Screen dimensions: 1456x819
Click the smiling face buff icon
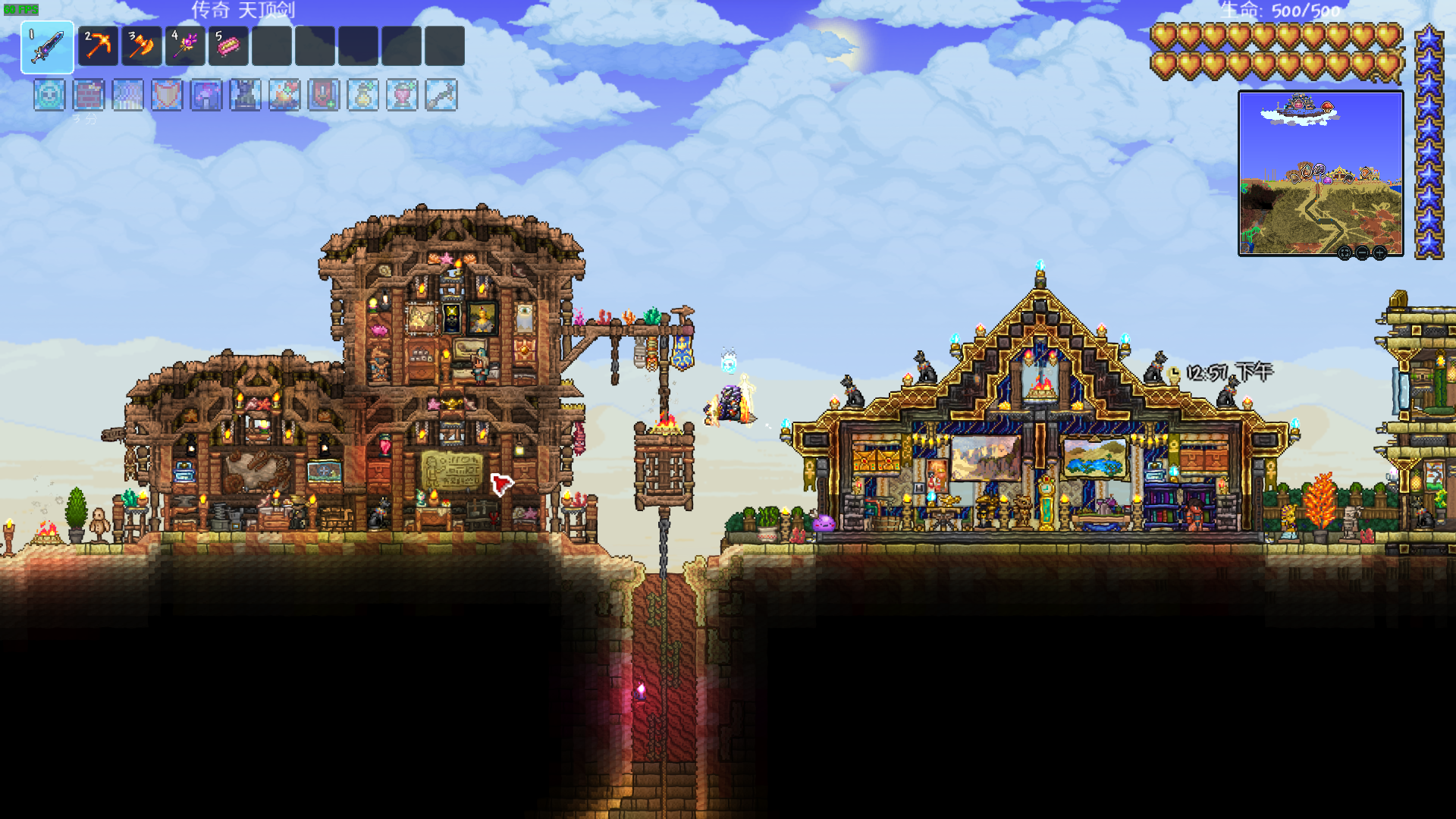point(49,96)
